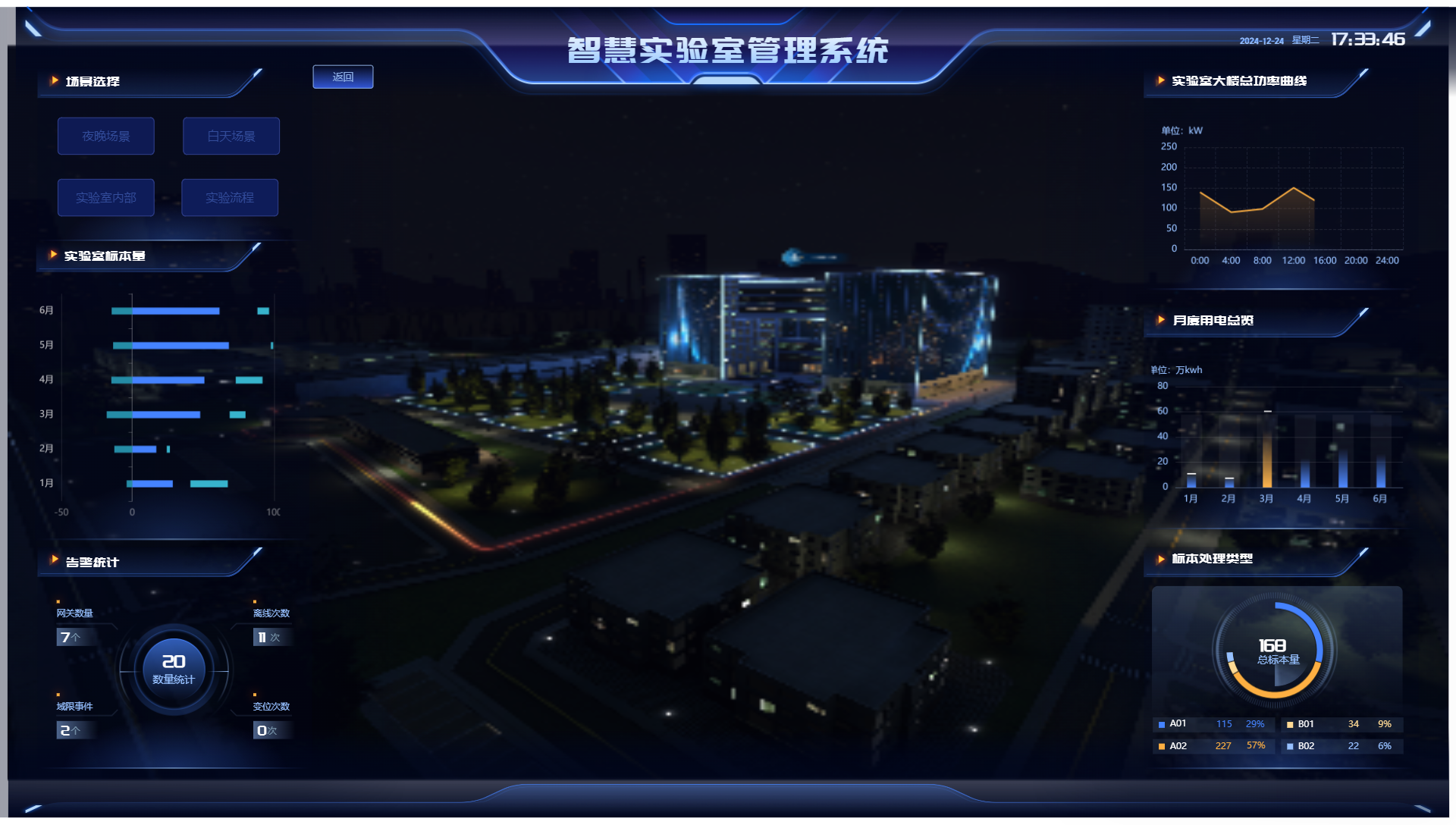The height and width of the screenshot is (825, 1456).
Task: Click the 返回 back button
Action: (x=343, y=77)
